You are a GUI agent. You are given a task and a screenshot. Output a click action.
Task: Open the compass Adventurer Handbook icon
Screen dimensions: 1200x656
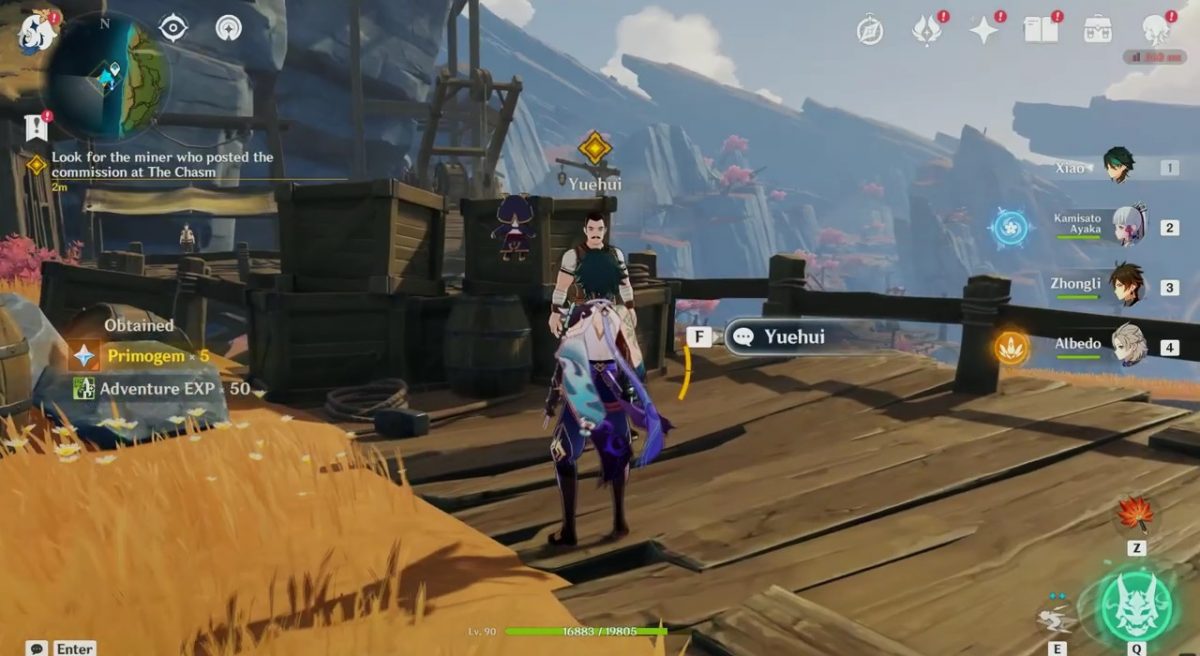coord(870,30)
